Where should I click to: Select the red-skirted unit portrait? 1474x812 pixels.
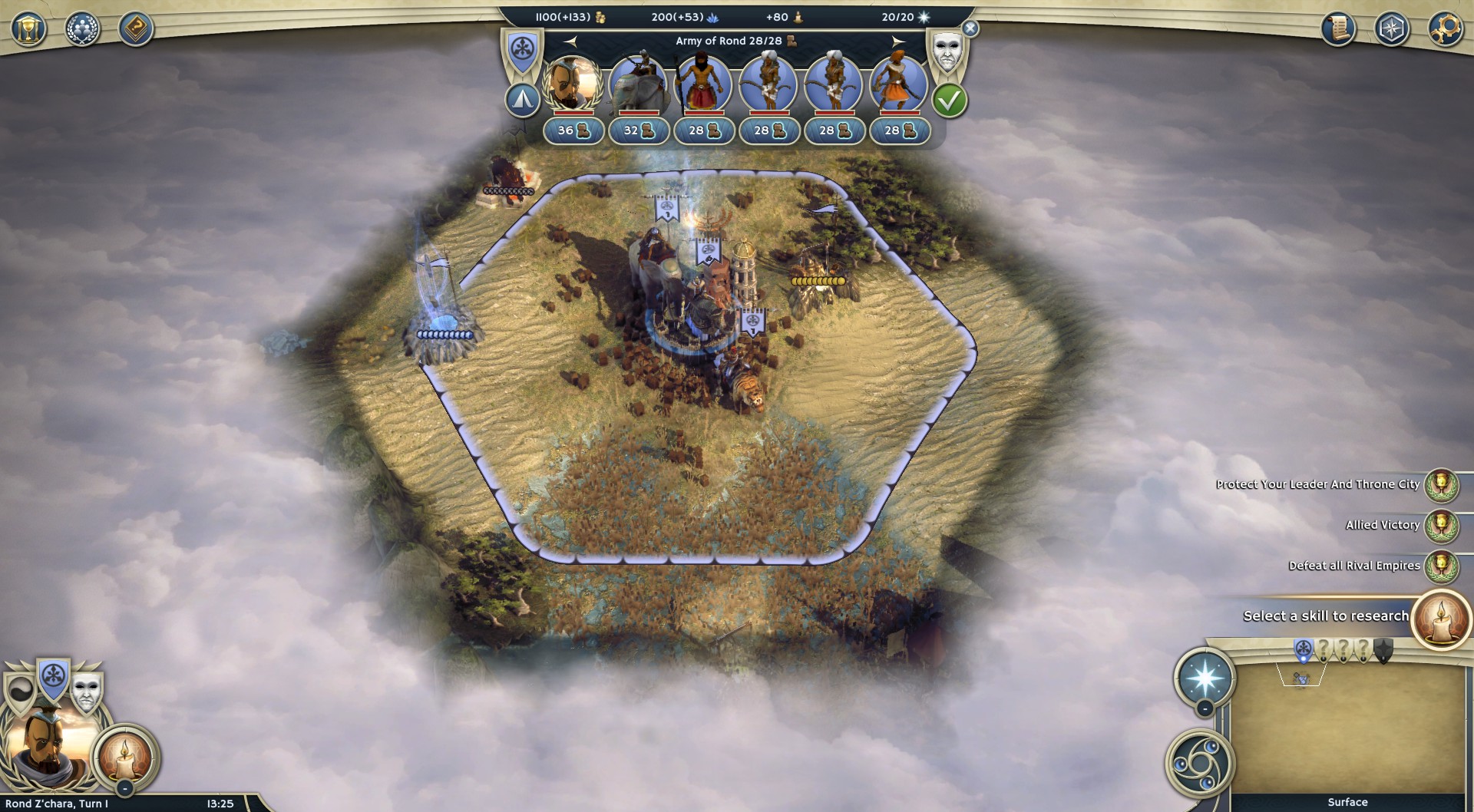[x=703, y=83]
